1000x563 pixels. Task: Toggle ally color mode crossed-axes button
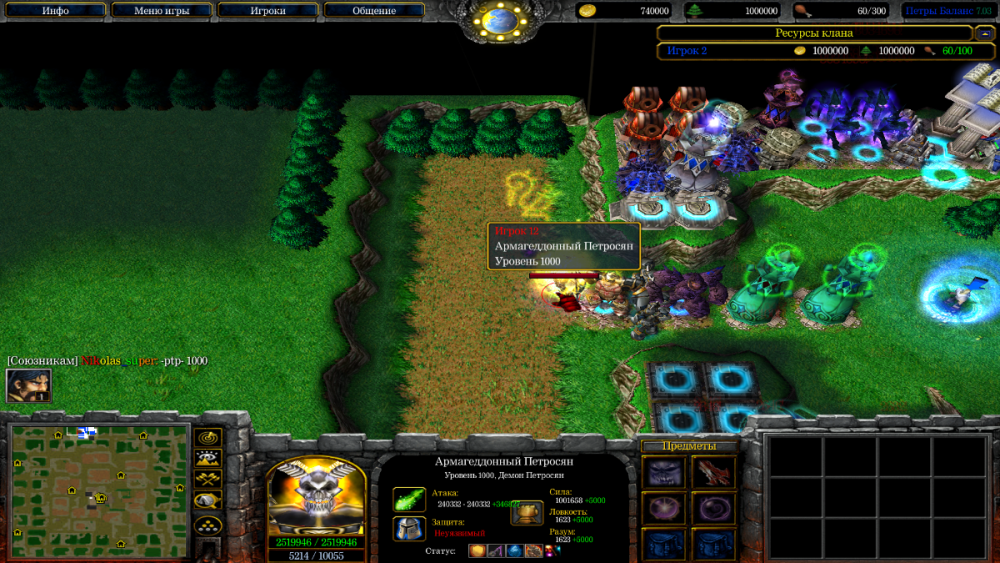click(208, 480)
